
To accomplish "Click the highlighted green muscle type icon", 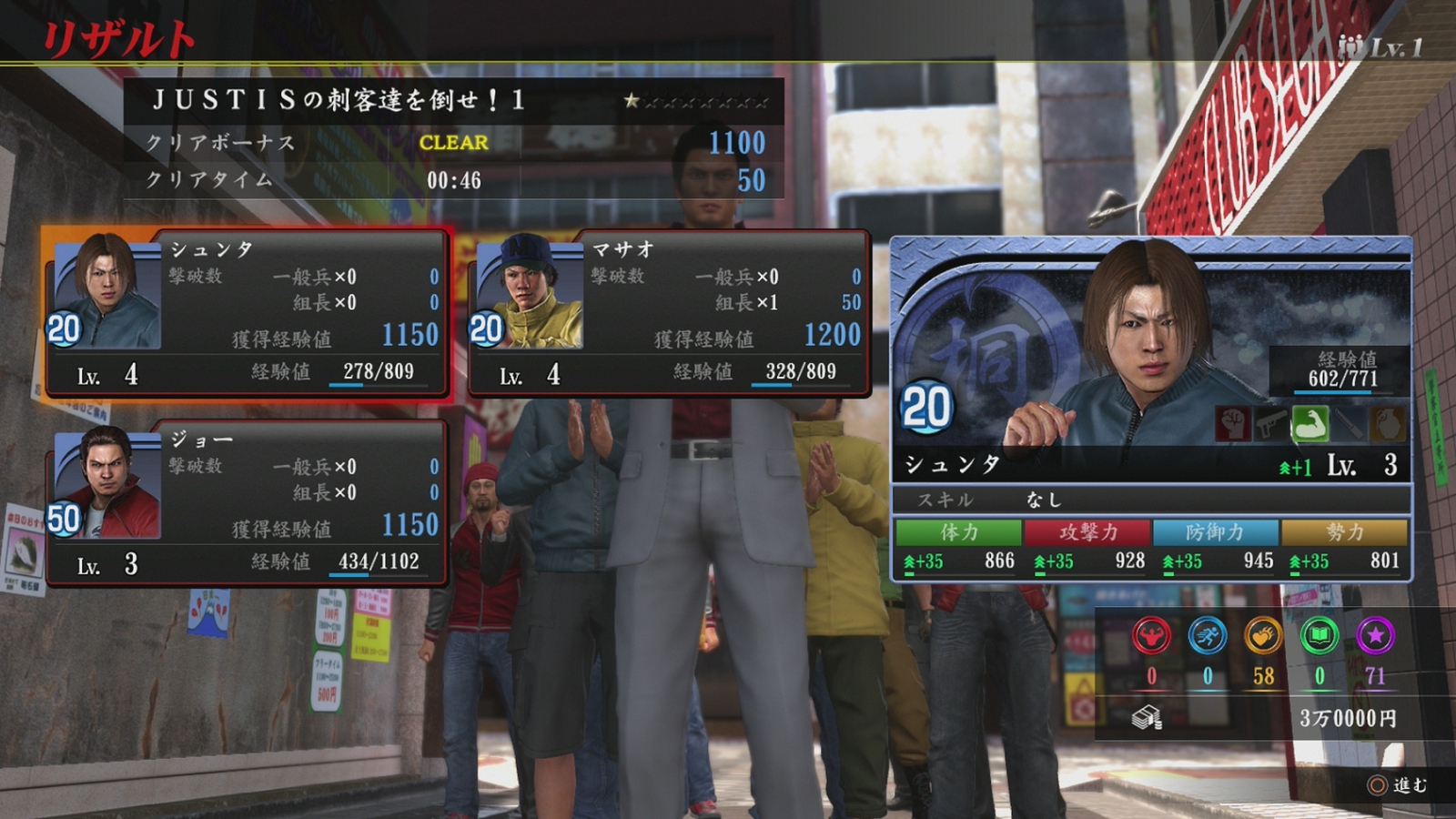I will [x=1309, y=423].
